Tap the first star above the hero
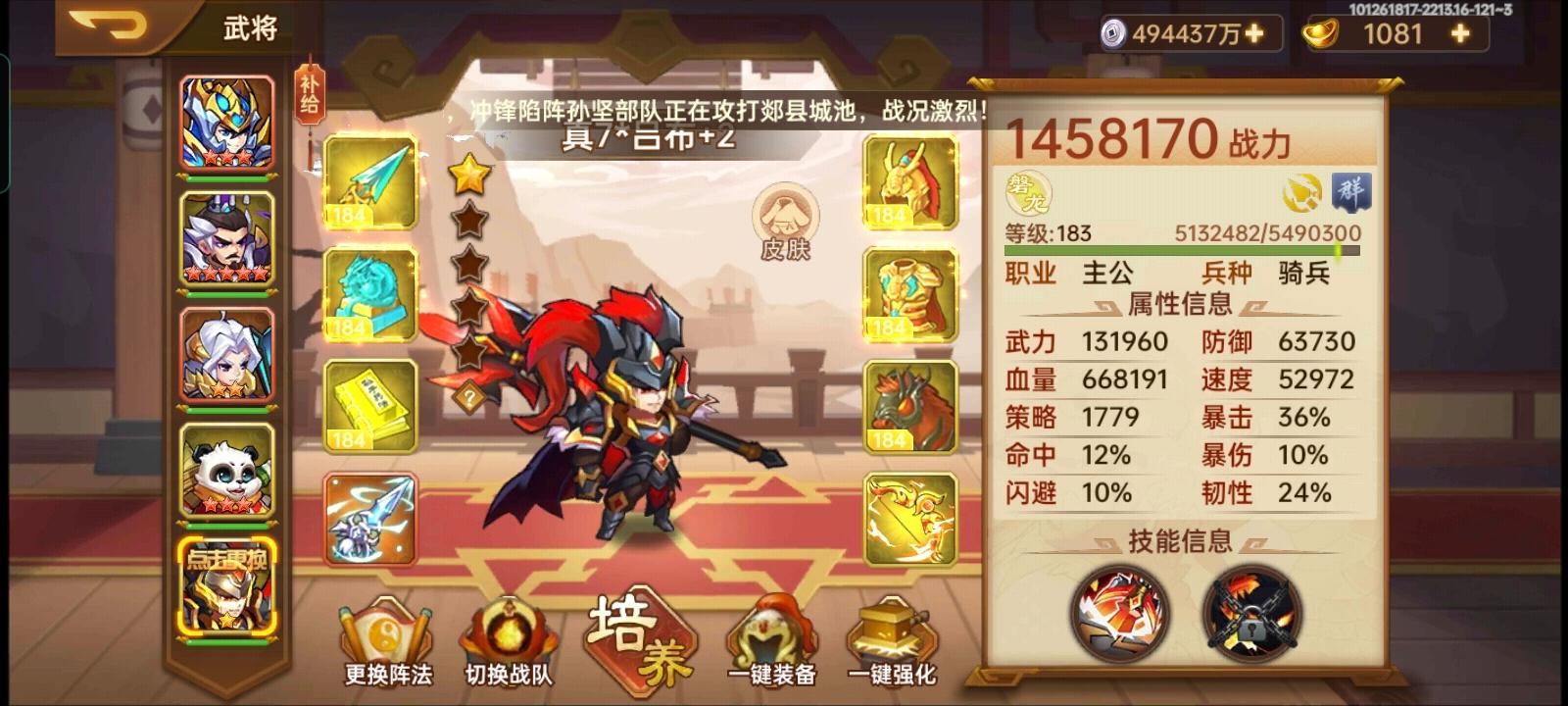 click(x=470, y=176)
